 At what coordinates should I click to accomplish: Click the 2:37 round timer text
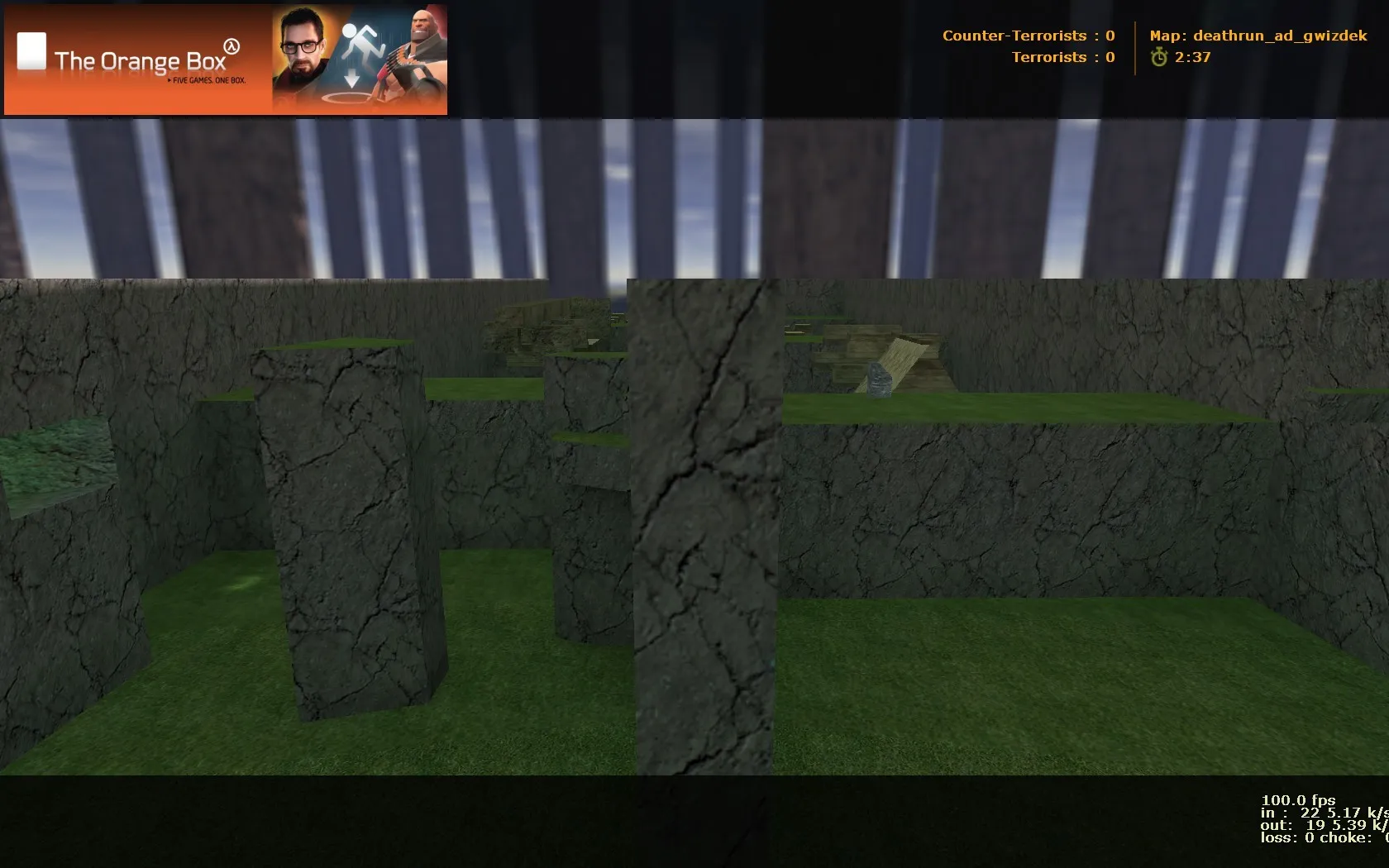pyautogui.click(x=1193, y=58)
